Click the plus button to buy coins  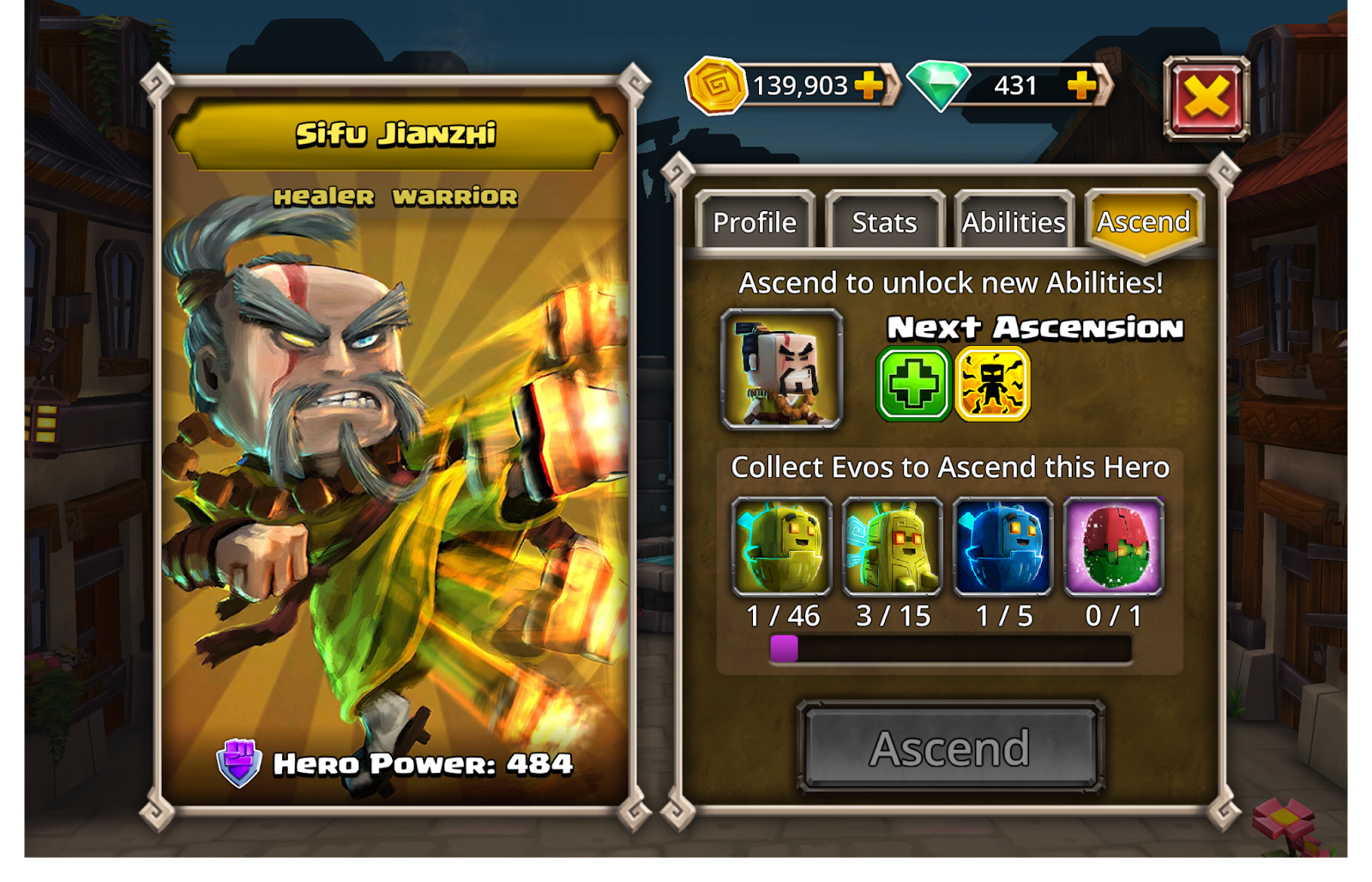[x=870, y=85]
